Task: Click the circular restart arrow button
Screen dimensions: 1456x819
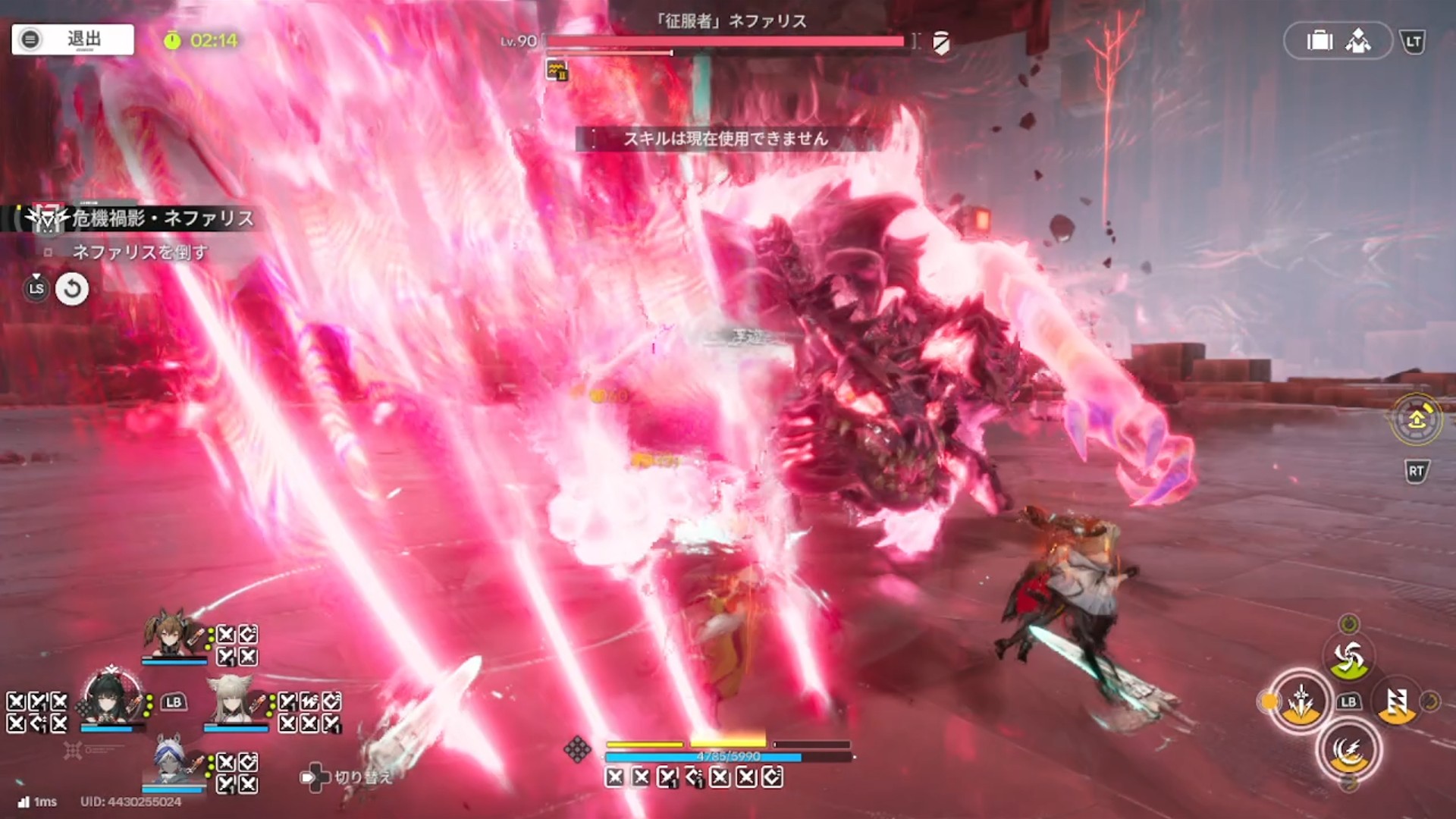Action: pyautogui.click(x=72, y=289)
